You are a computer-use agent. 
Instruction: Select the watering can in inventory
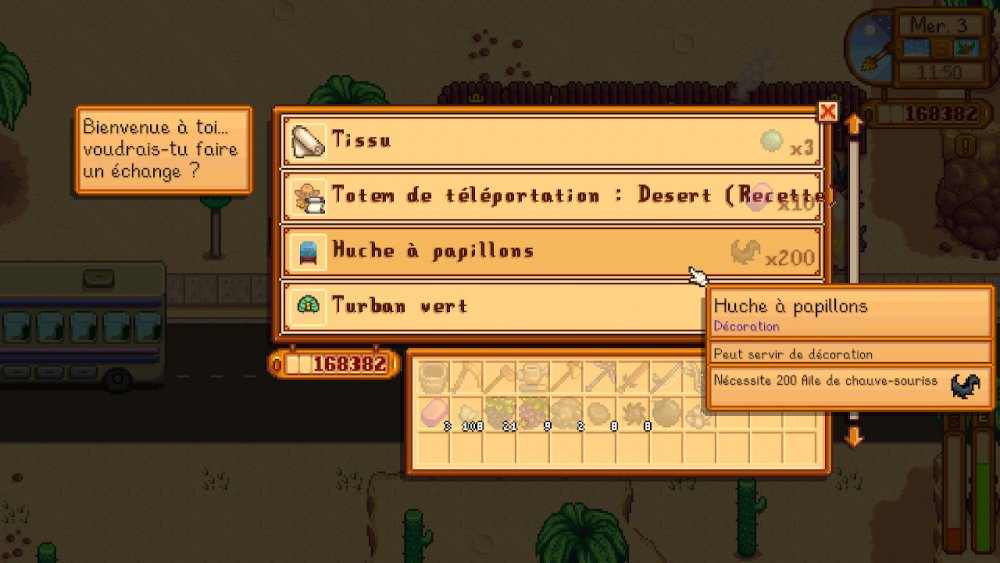535,377
